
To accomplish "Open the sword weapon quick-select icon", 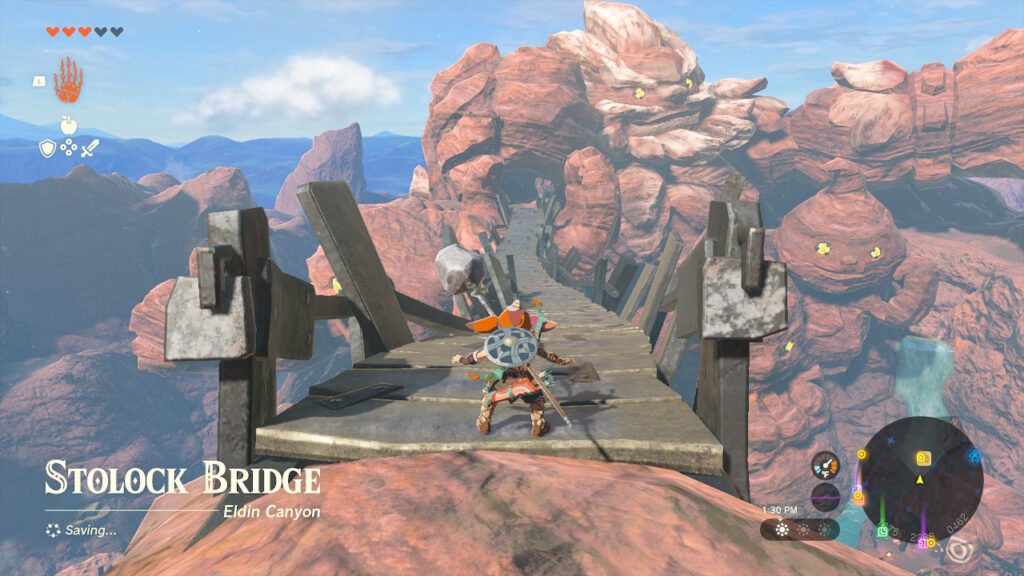I will click(90, 149).
